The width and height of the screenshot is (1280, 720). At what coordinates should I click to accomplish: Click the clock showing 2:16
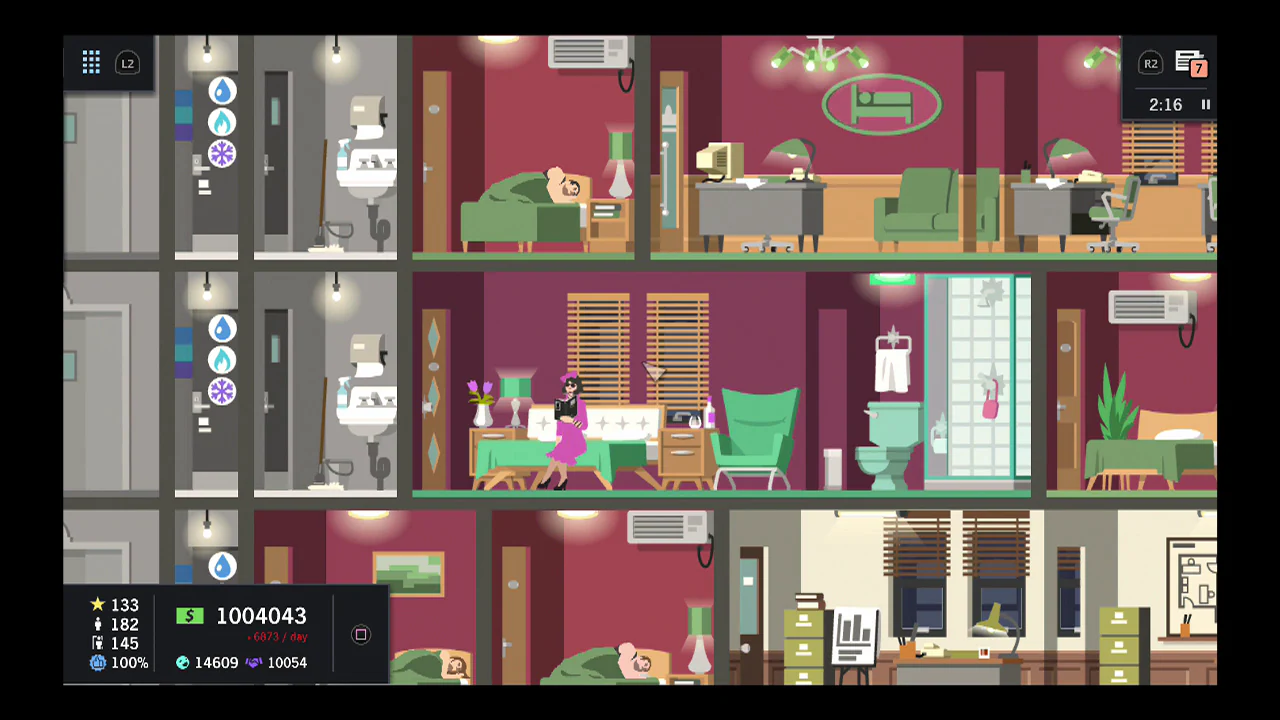pyautogui.click(x=1168, y=104)
